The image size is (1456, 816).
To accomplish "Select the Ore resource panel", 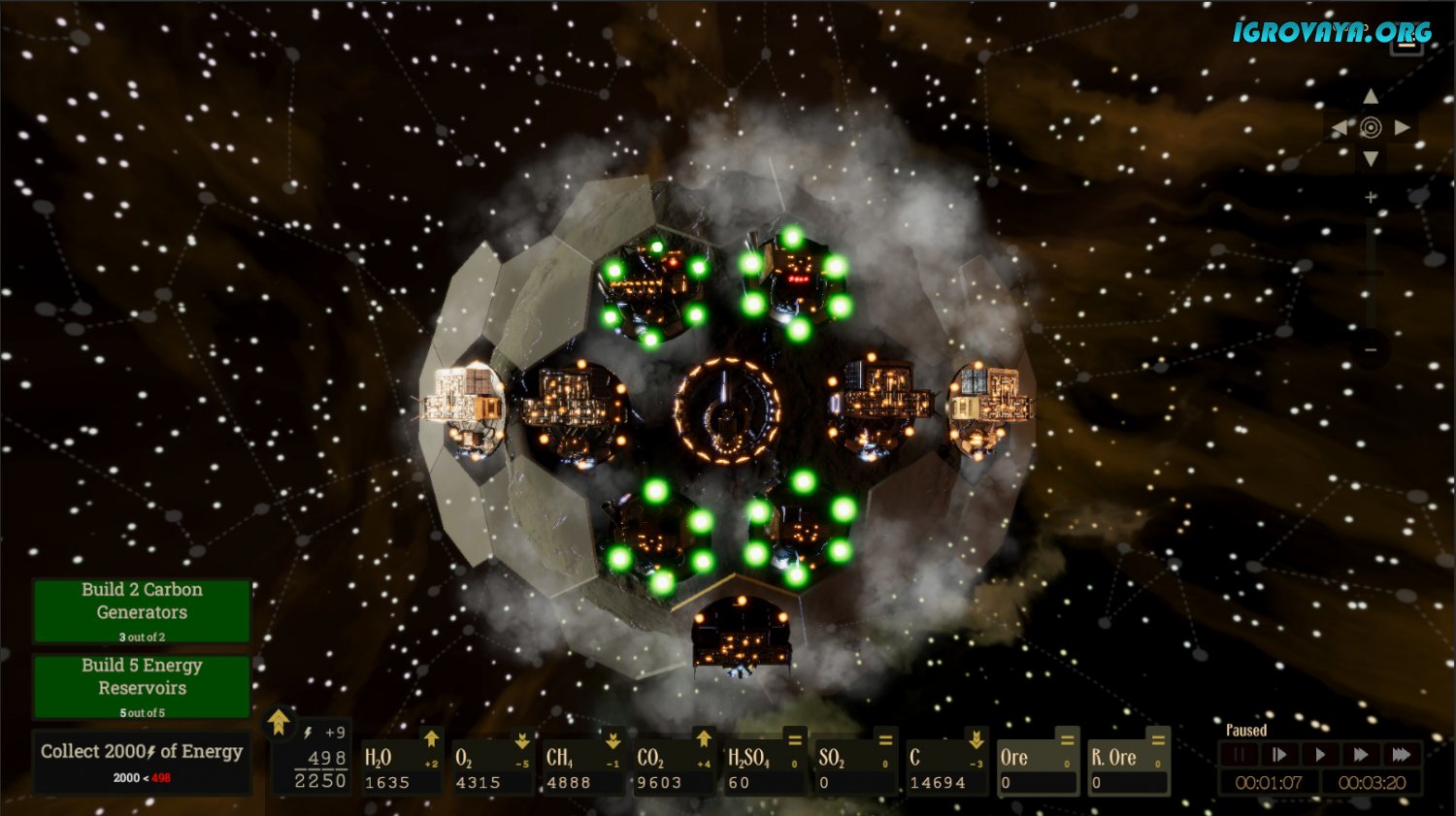I will click(1037, 767).
